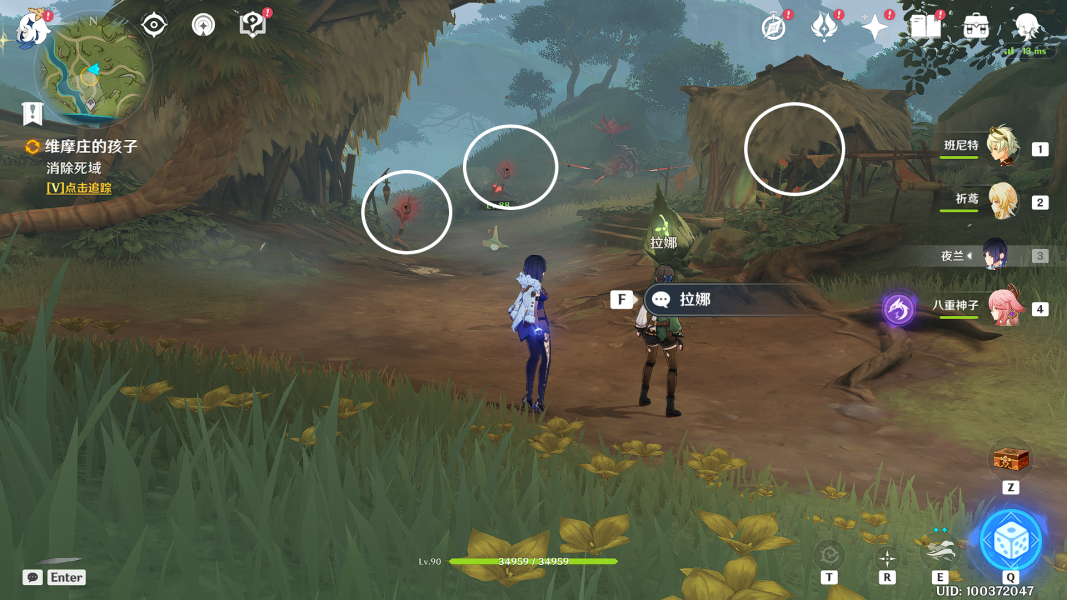1067x600 pixels.
Task: Switch to party member 班尼特
Action: 1001,148
